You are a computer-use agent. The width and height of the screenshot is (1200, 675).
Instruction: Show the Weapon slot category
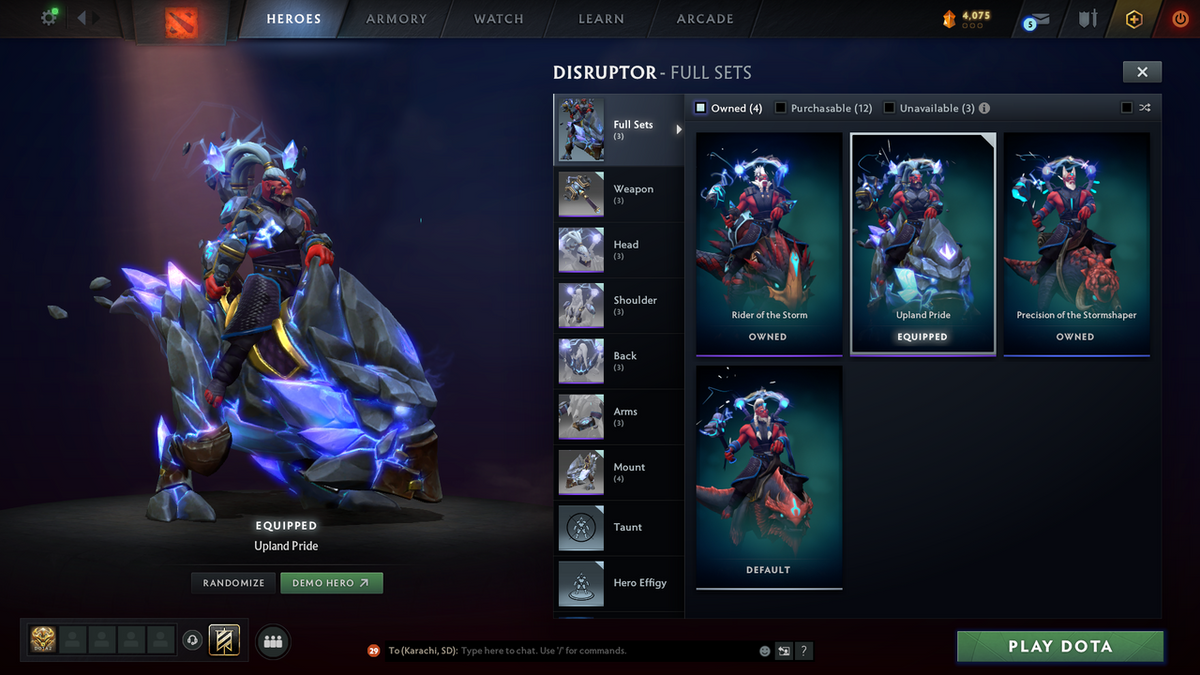coord(618,194)
